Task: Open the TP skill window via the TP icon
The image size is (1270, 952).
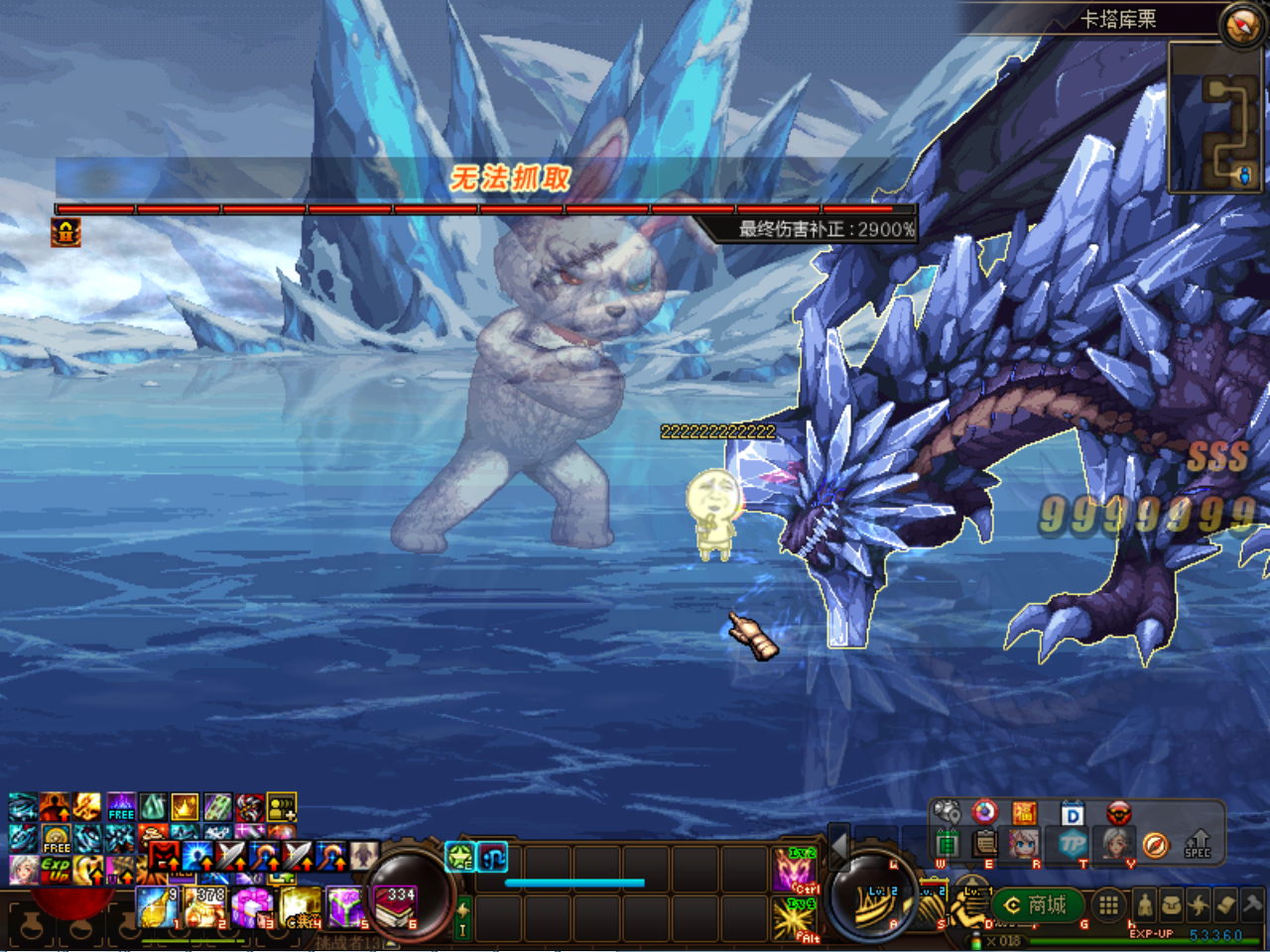Action: (x=1073, y=843)
